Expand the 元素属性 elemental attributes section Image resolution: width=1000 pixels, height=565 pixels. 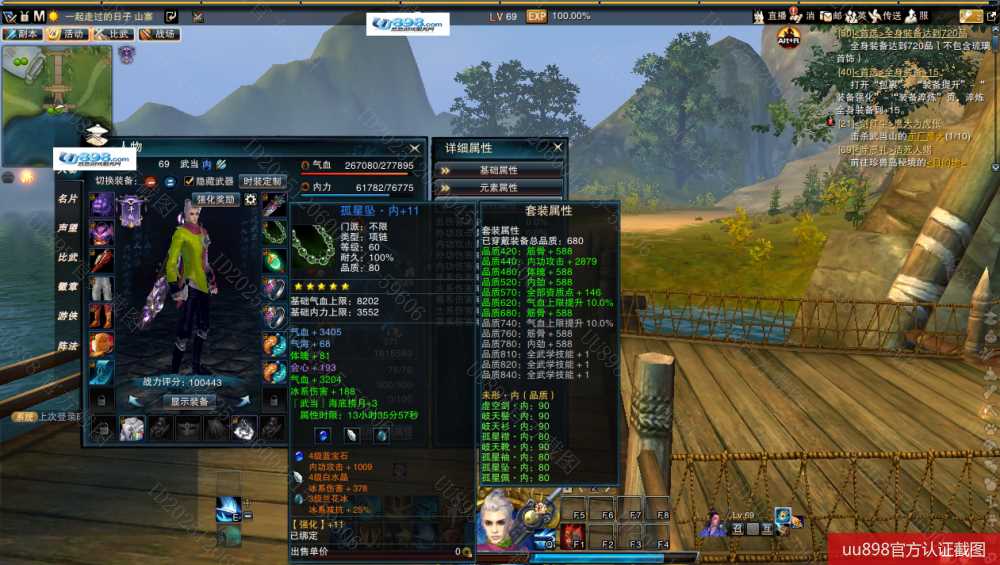pyautogui.click(x=498, y=187)
